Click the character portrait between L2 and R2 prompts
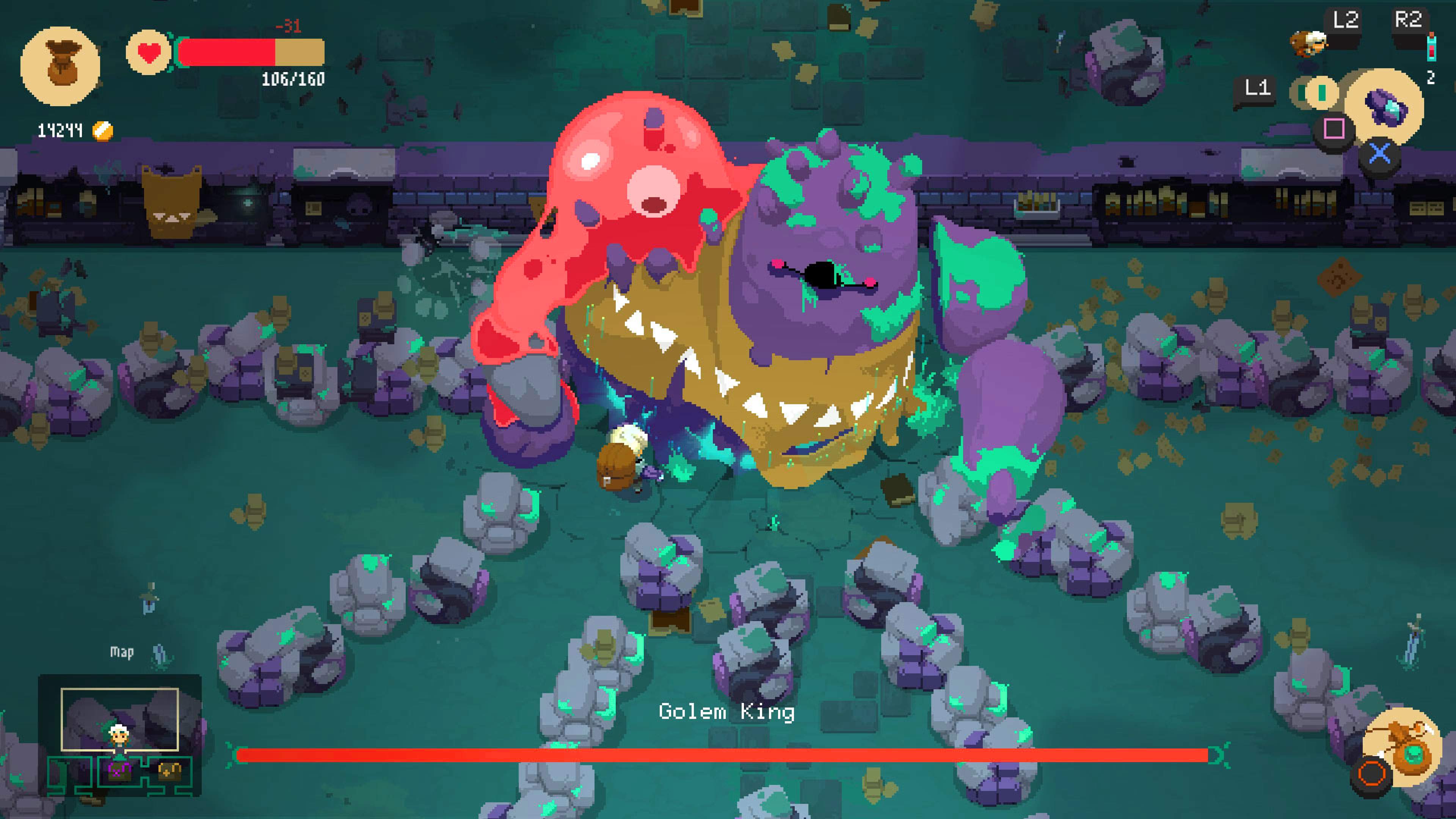Screen dimensions: 1456x819 tap(1309, 44)
